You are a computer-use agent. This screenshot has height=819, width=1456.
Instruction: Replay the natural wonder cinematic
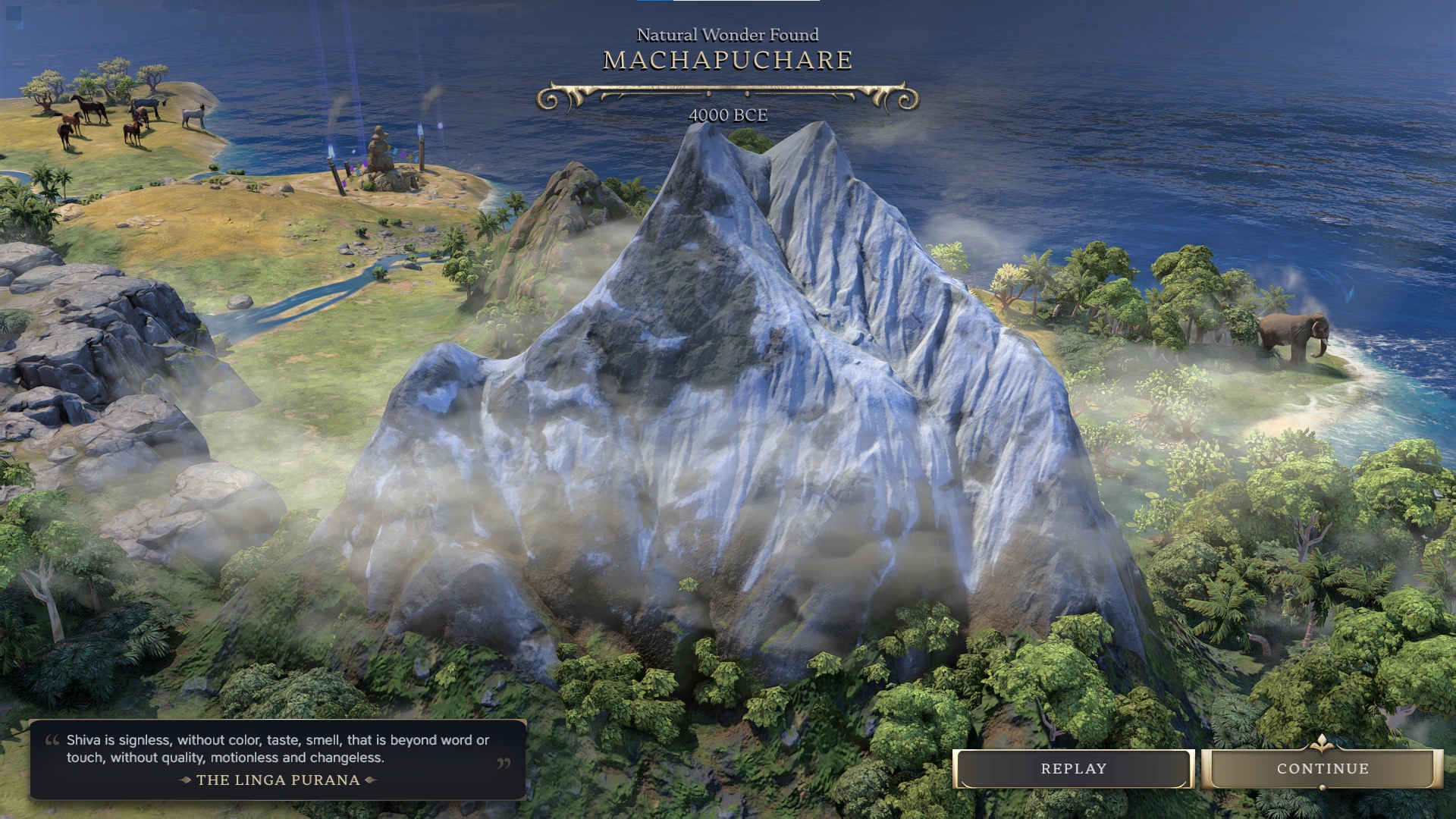(1073, 769)
